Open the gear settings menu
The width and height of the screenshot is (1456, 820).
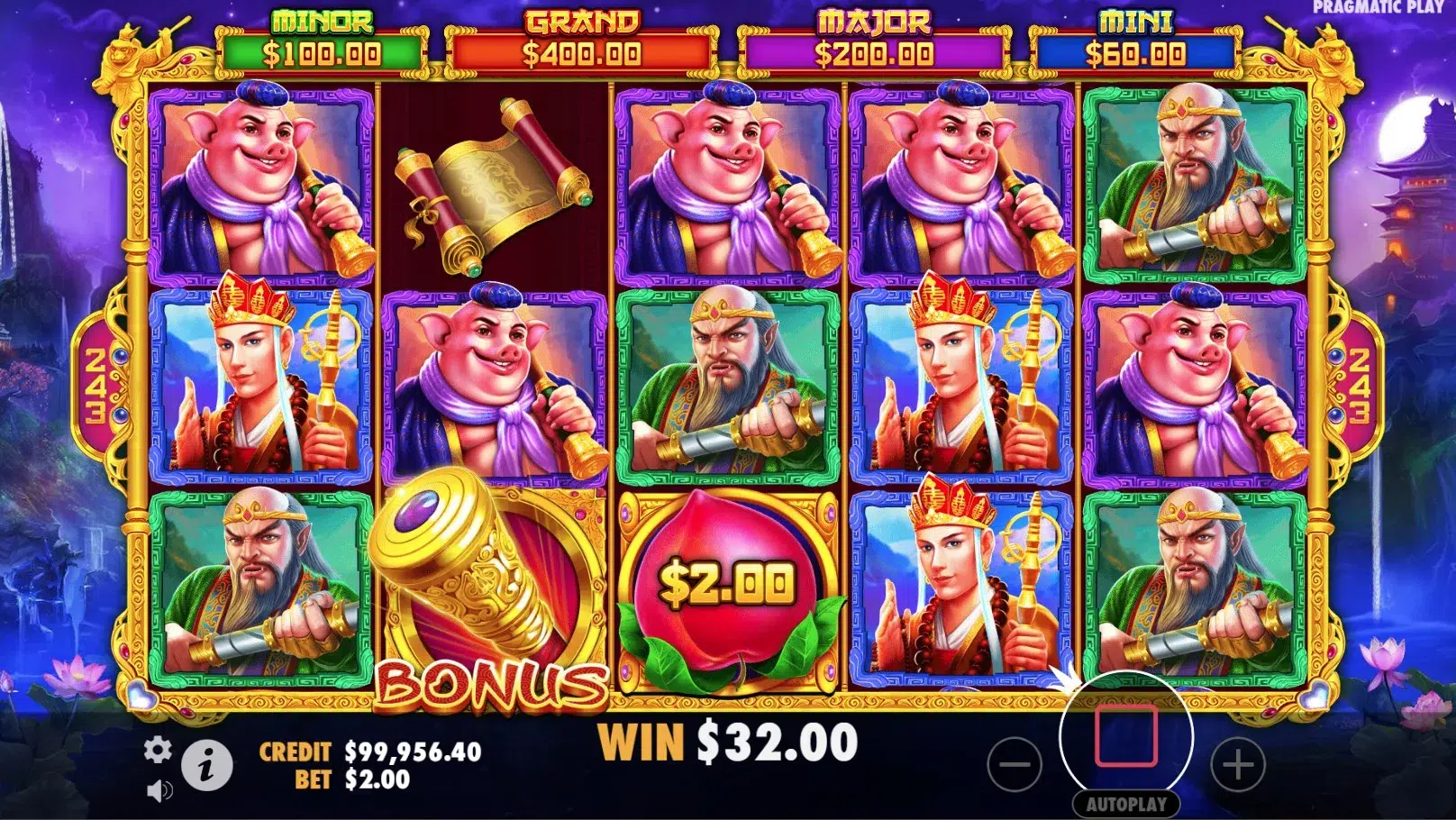[x=158, y=750]
